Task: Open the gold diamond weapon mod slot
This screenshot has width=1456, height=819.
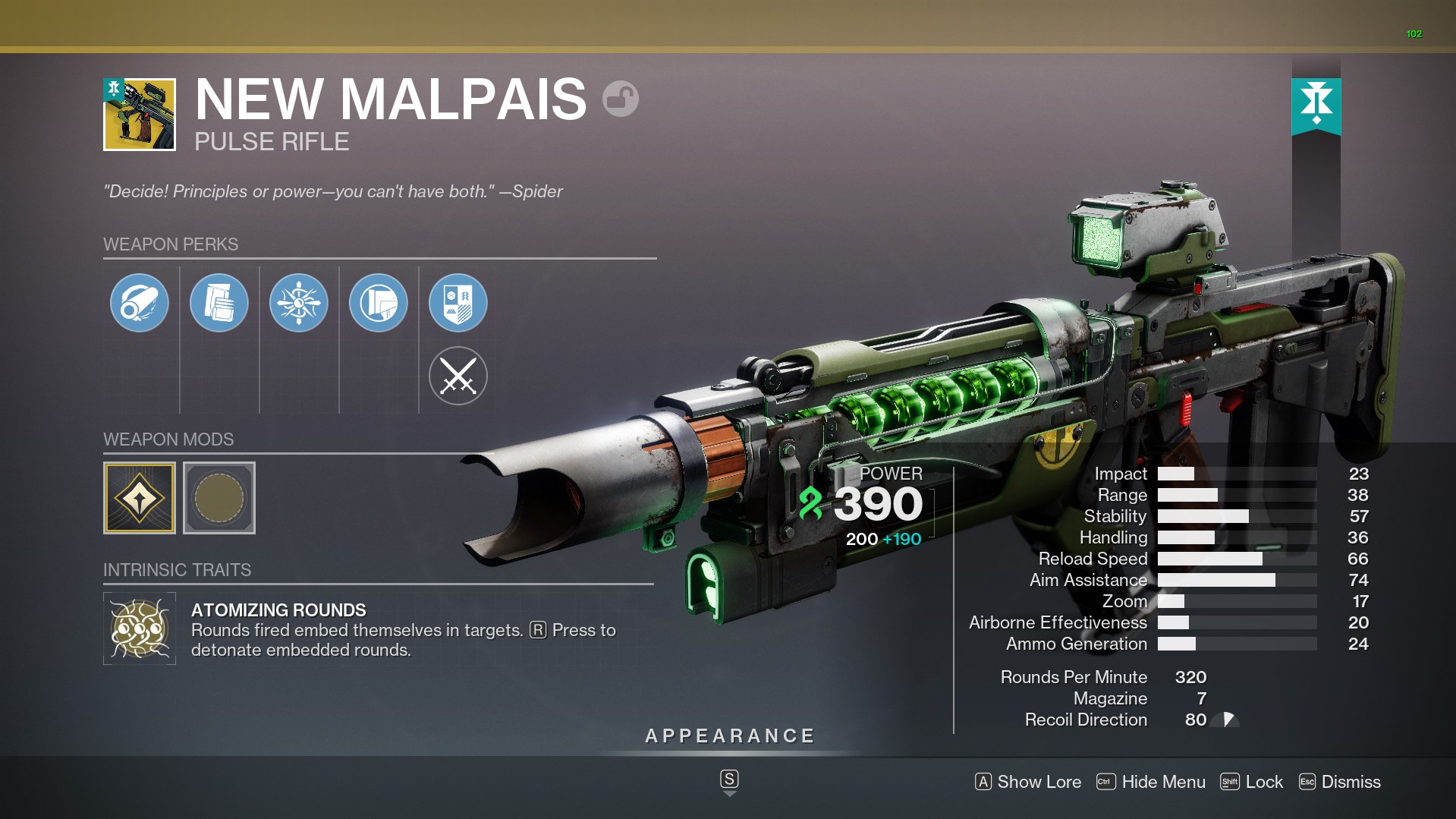Action: coord(140,498)
